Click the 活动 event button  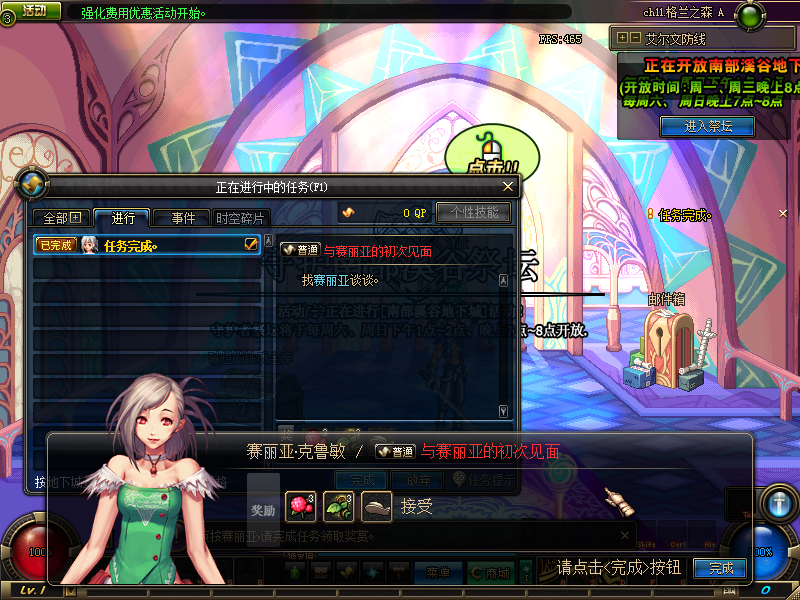point(33,11)
